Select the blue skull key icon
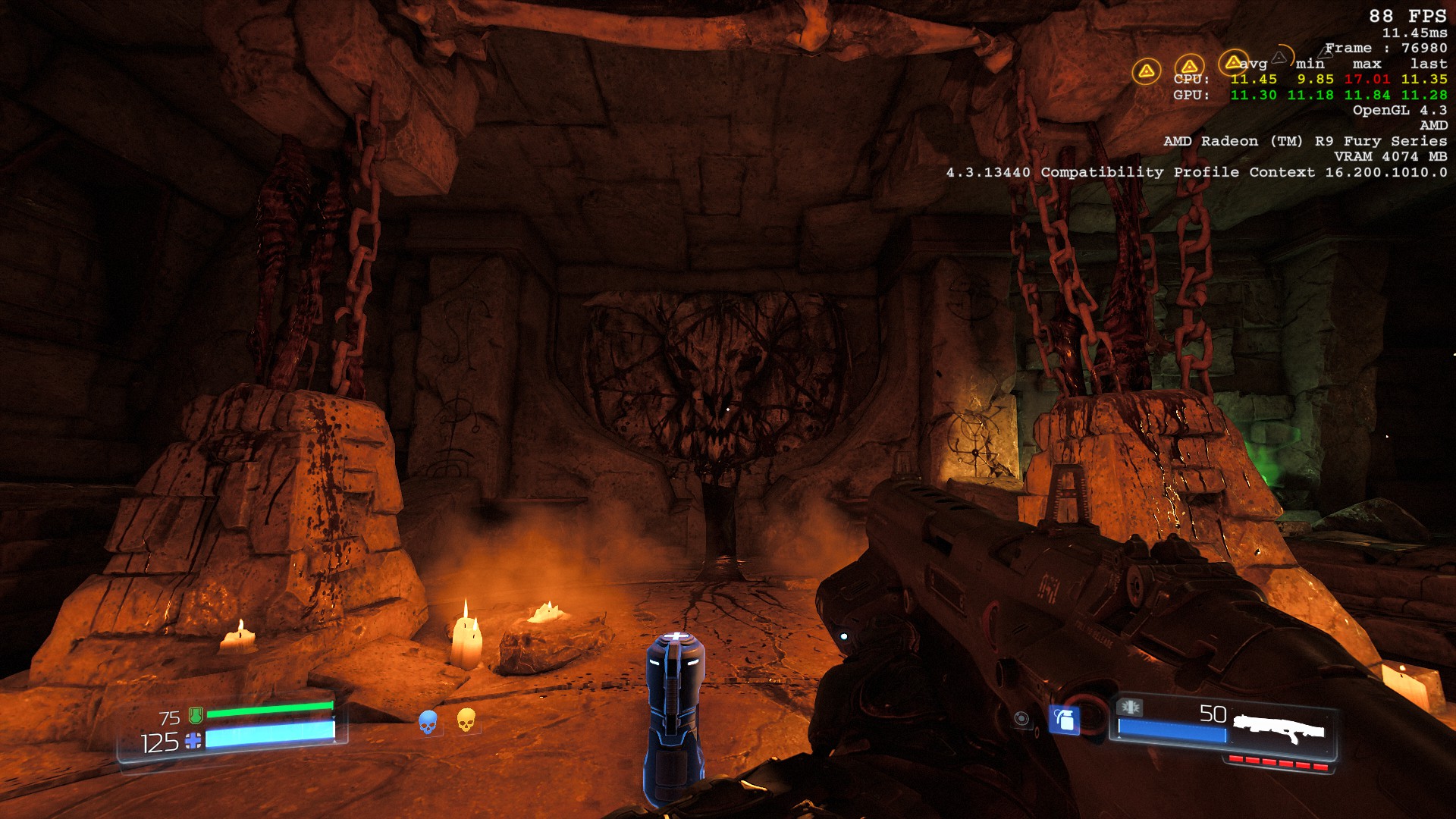 (x=428, y=722)
